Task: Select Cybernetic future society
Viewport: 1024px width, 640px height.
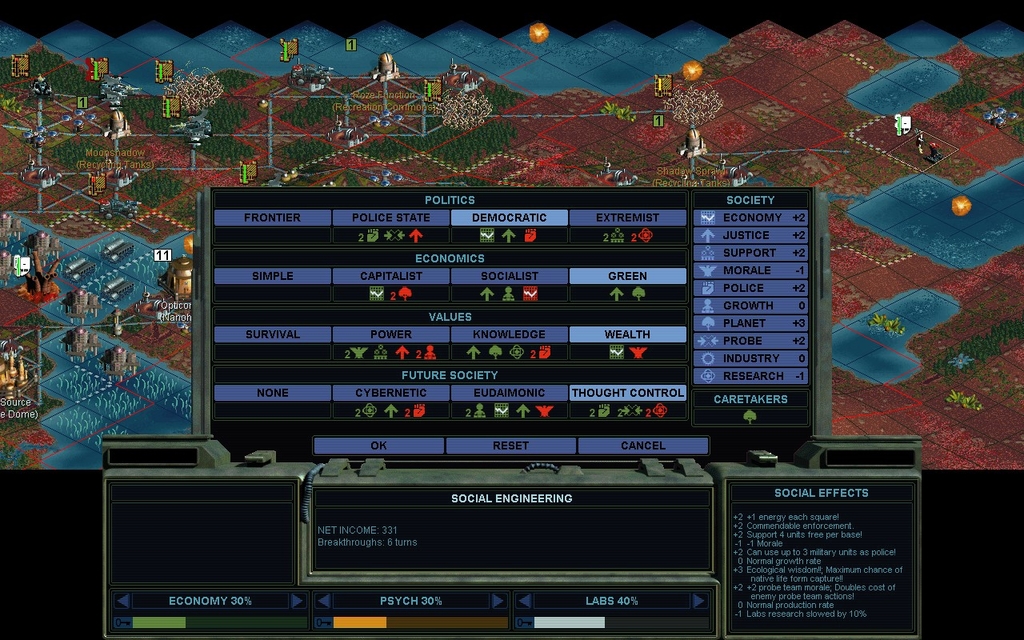Action: click(x=391, y=393)
